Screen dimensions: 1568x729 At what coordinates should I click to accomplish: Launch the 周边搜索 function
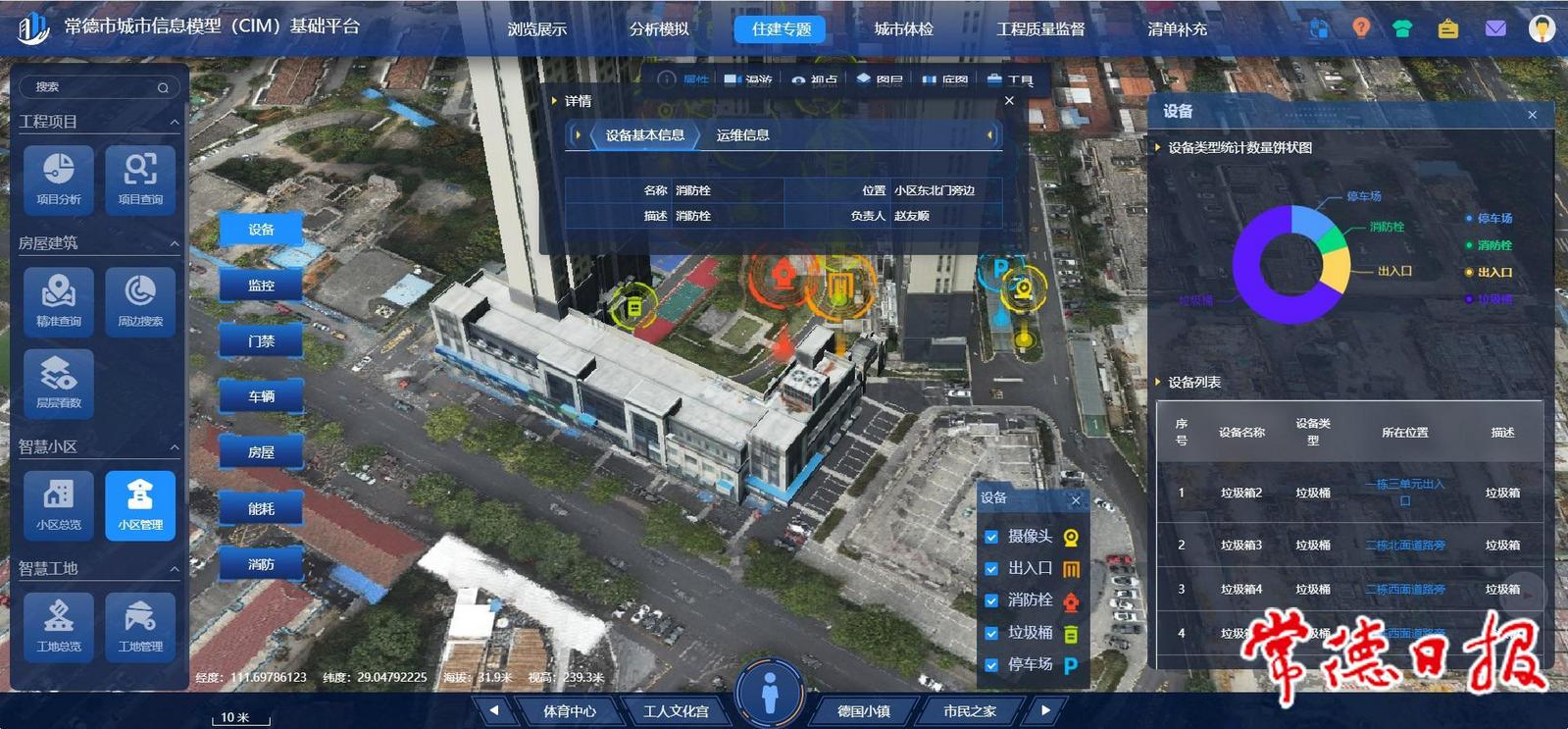140,300
